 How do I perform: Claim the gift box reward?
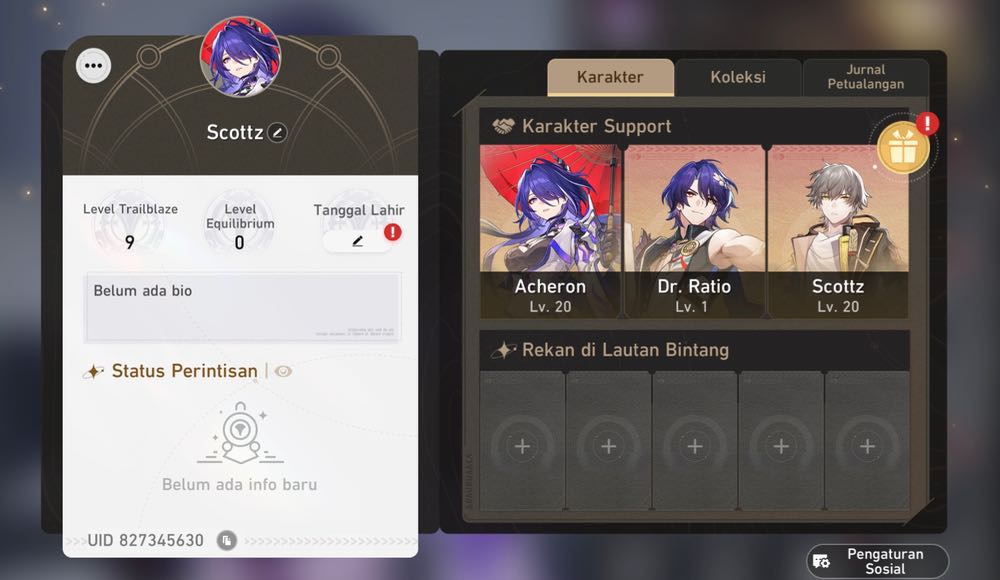click(904, 147)
